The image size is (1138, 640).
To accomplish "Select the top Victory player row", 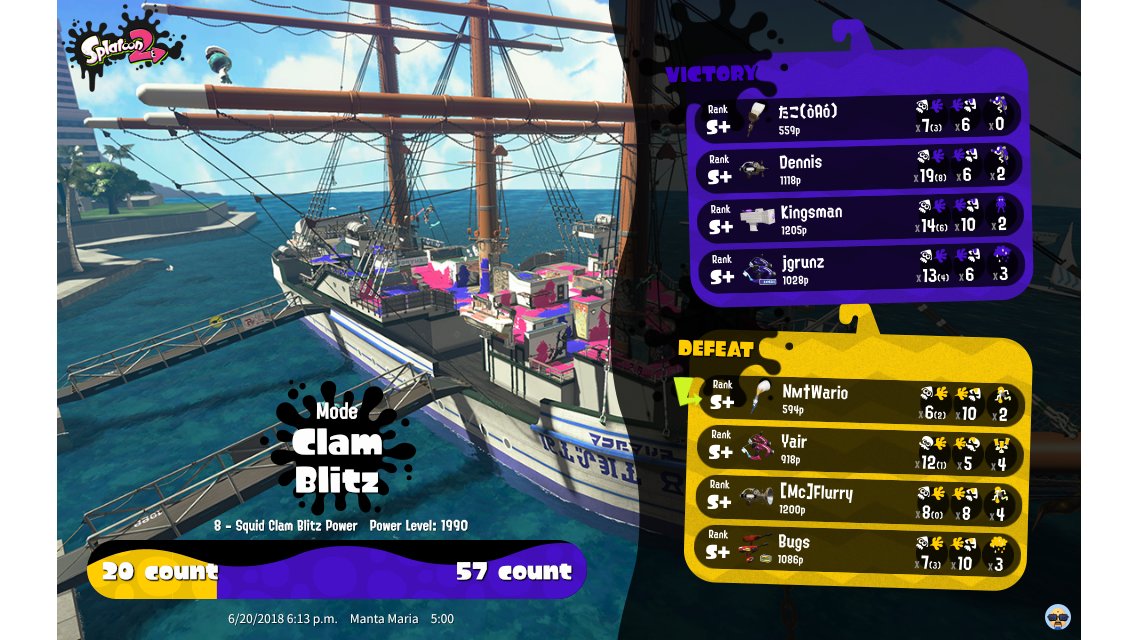I will pos(860,117).
